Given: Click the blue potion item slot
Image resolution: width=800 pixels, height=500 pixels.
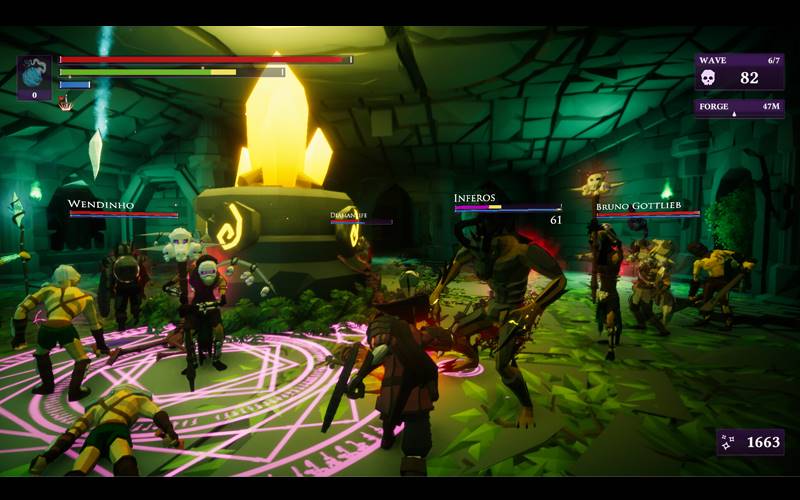Looking at the screenshot, I should (34, 75).
